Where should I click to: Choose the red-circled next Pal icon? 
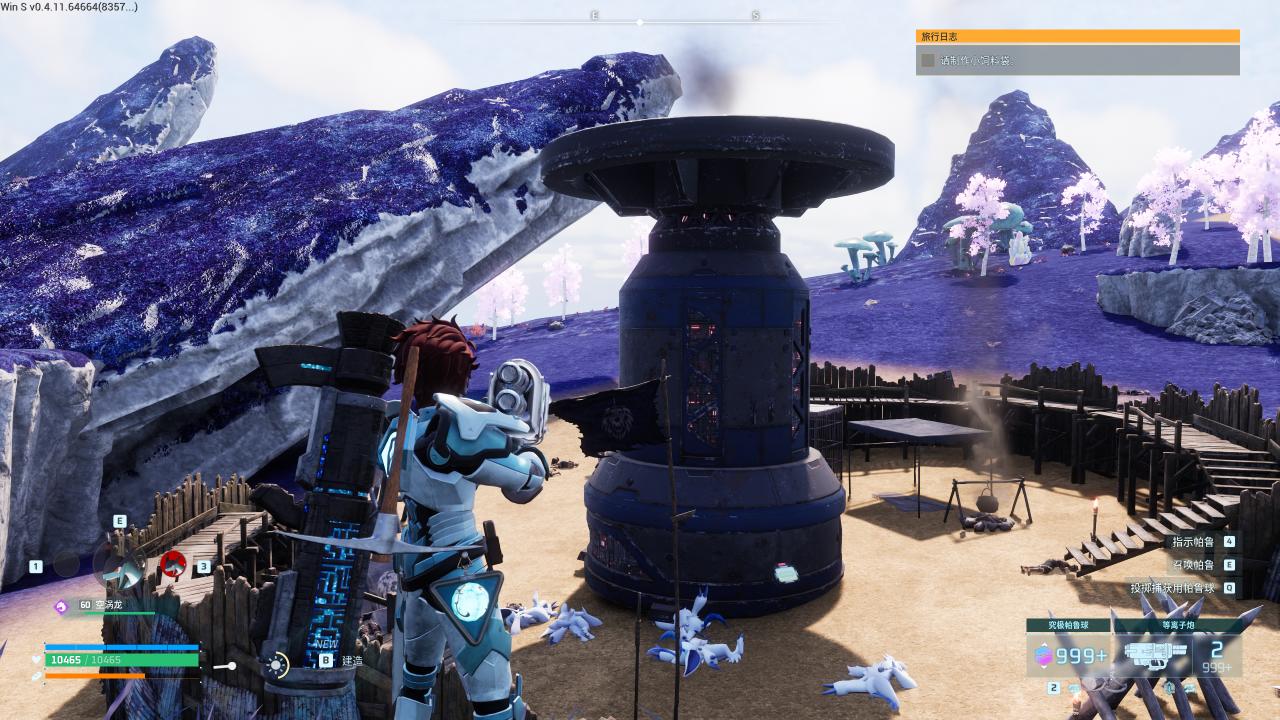[x=173, y=565]
